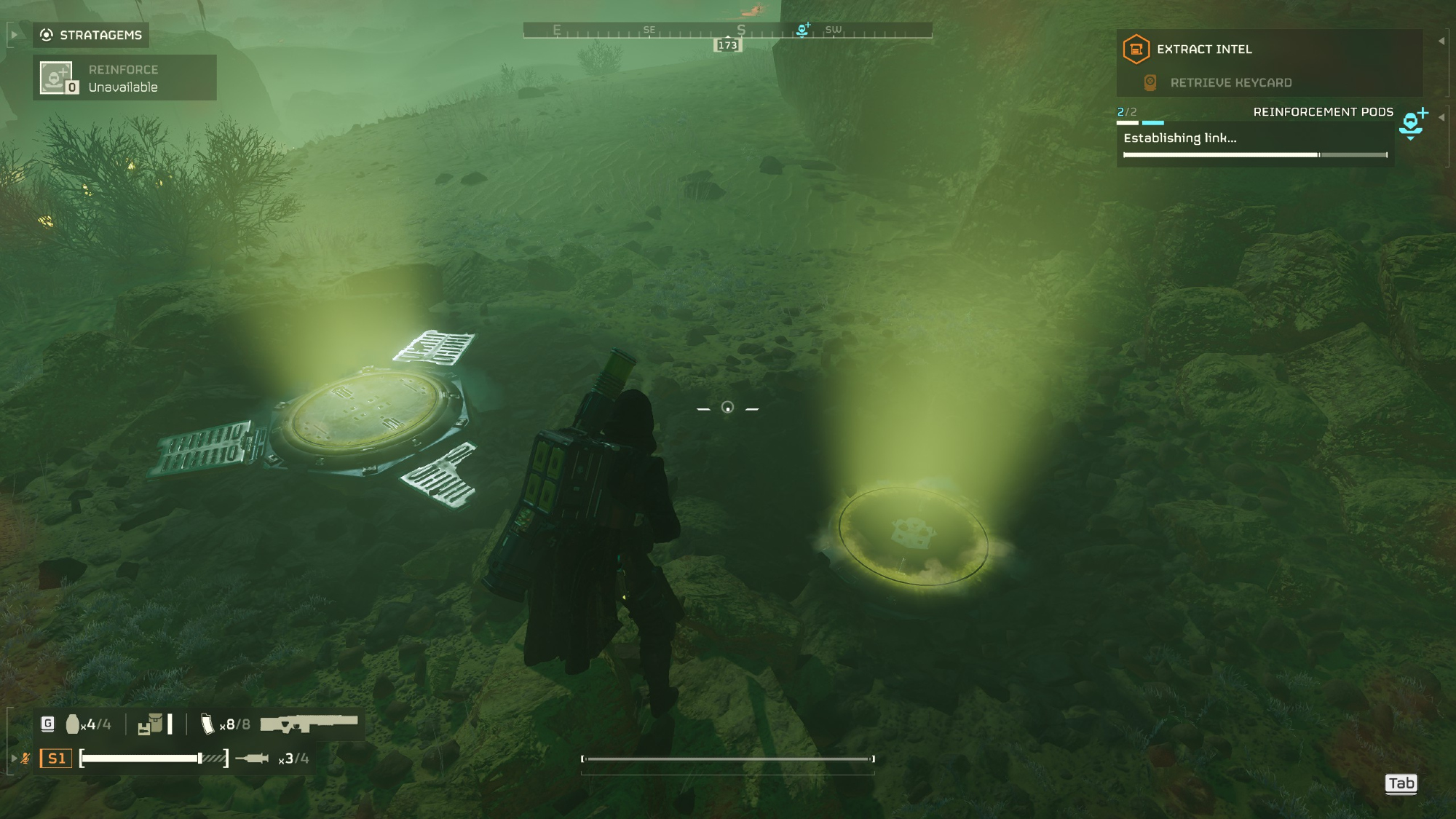This screenshot has height=819, width=1456.
Task: Click the Reinforcement Pods icon
Action: (x=1412, y=123)
